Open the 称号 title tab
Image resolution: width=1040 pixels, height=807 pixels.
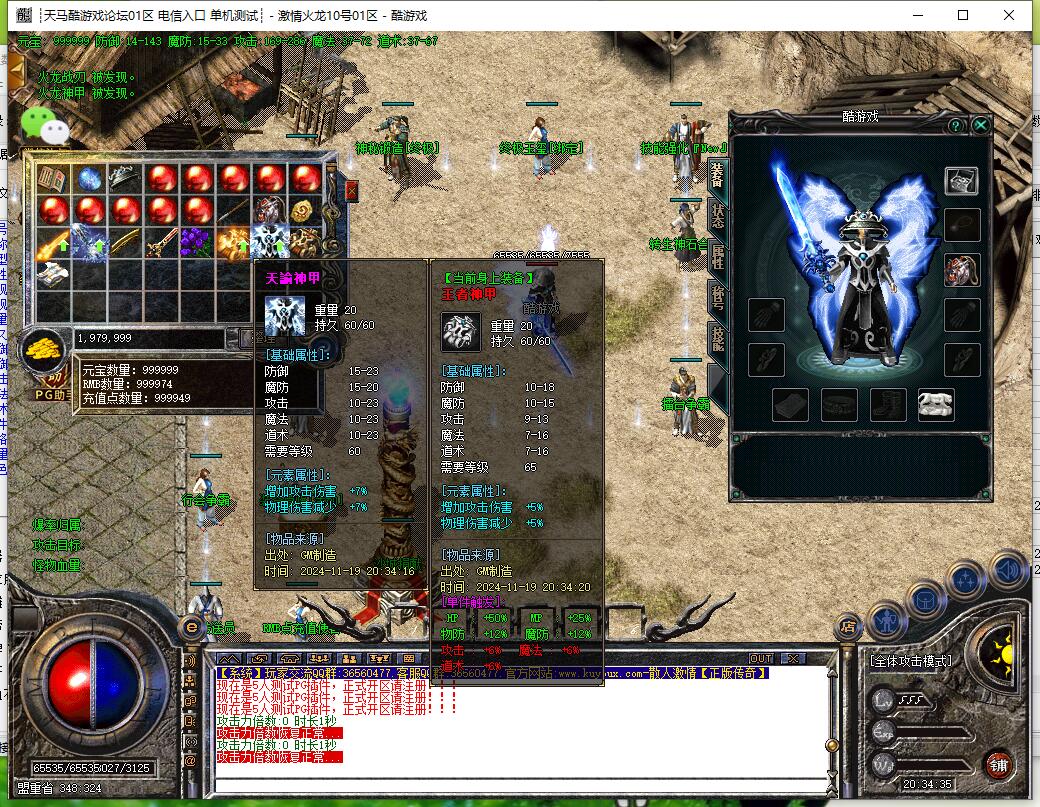click(x=717, y=297)
